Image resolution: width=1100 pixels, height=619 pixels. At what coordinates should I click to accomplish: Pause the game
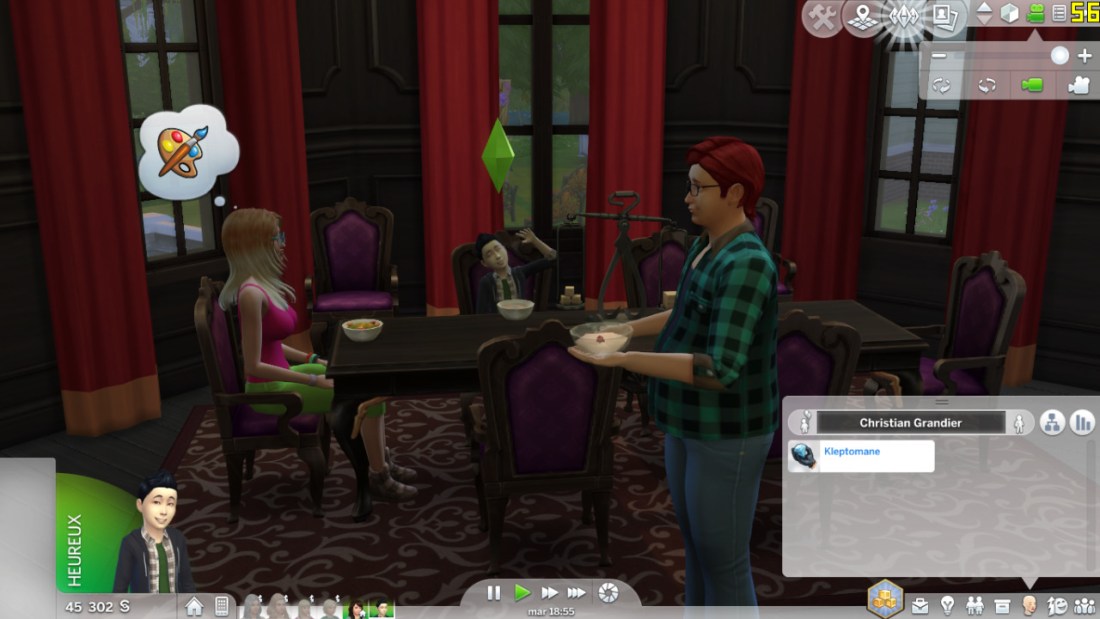493,593
